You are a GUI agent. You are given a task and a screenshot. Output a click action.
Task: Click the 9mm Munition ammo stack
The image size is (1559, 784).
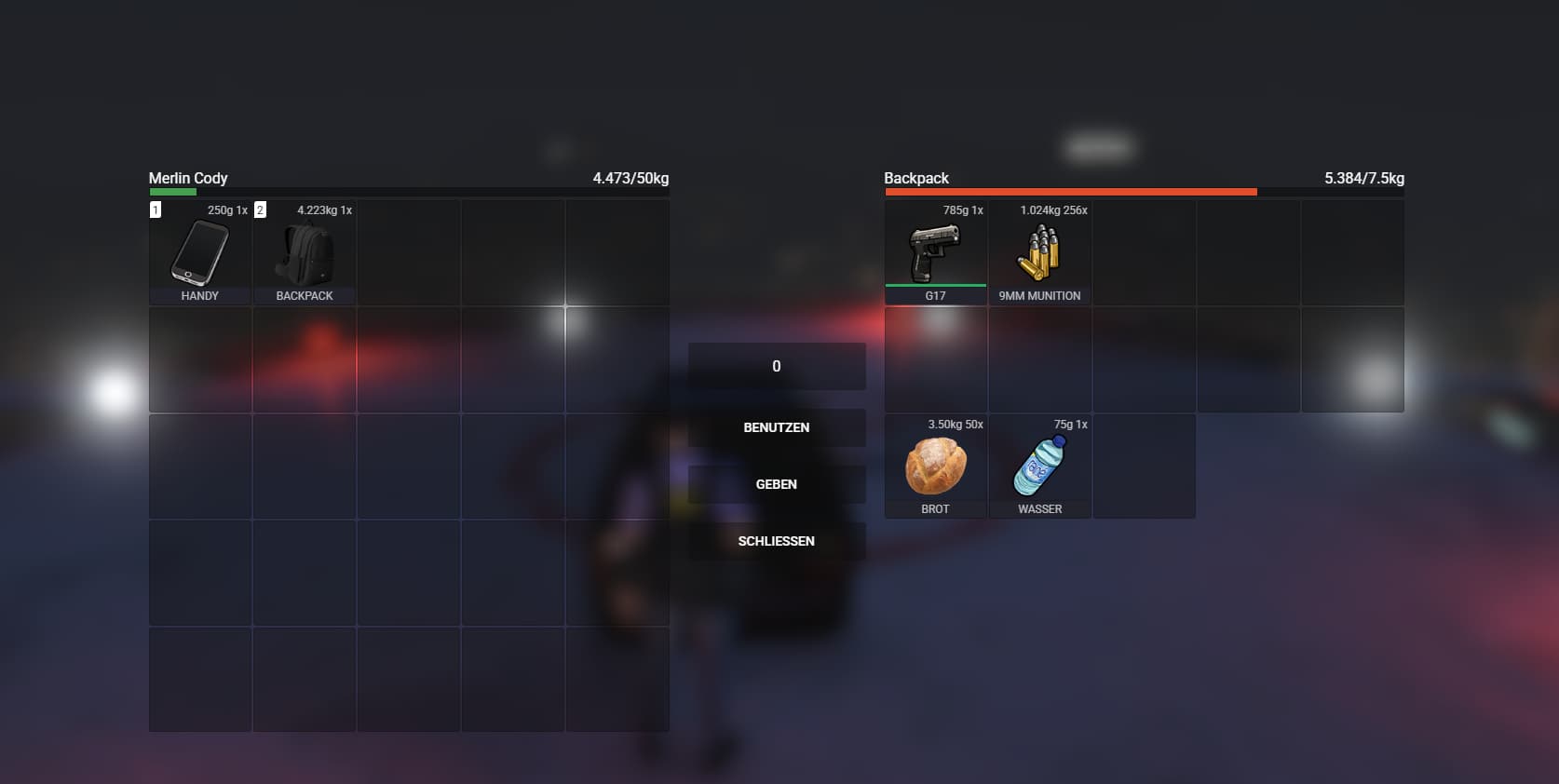click(x=1039, y=251)
